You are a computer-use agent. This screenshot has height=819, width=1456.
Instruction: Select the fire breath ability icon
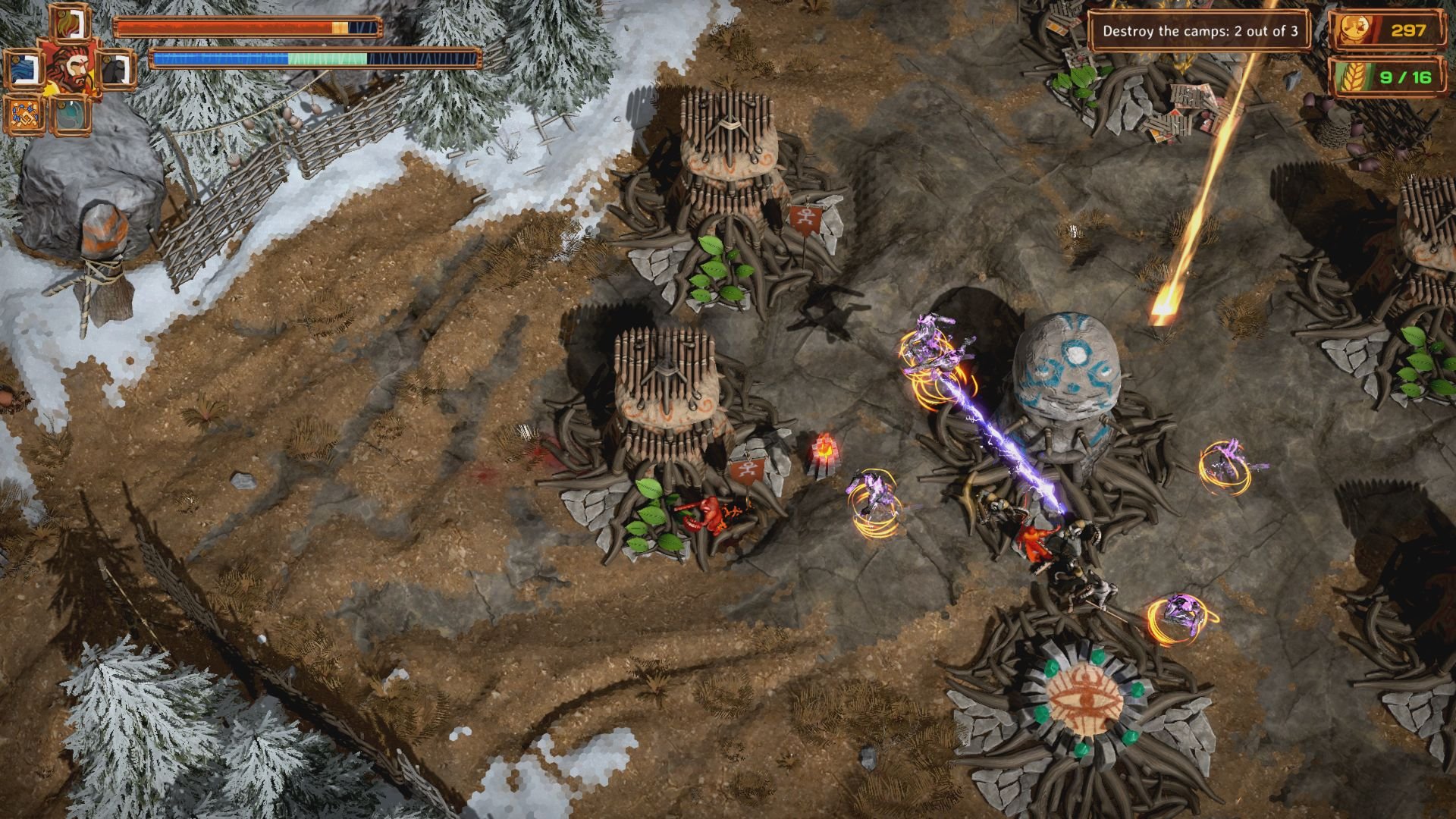[70, 23]
